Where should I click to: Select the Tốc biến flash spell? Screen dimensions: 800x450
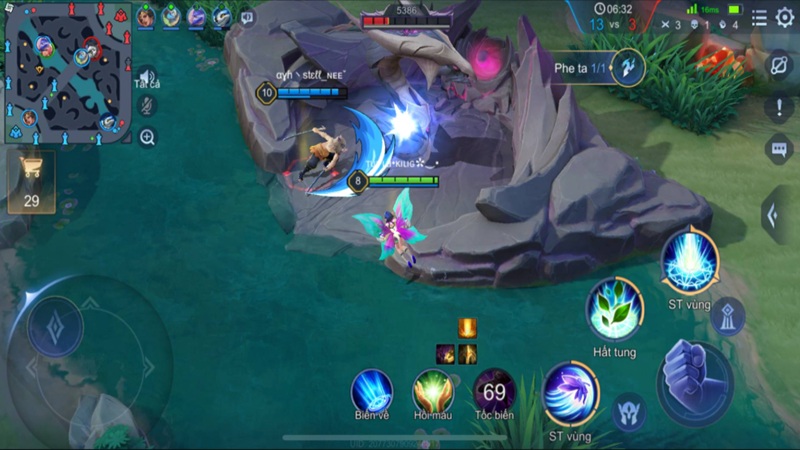494,390
